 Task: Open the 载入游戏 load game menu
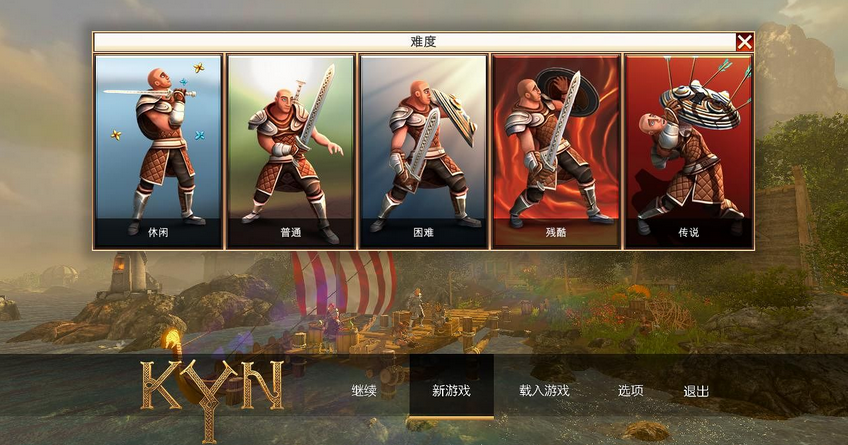(x=544, y=390)
